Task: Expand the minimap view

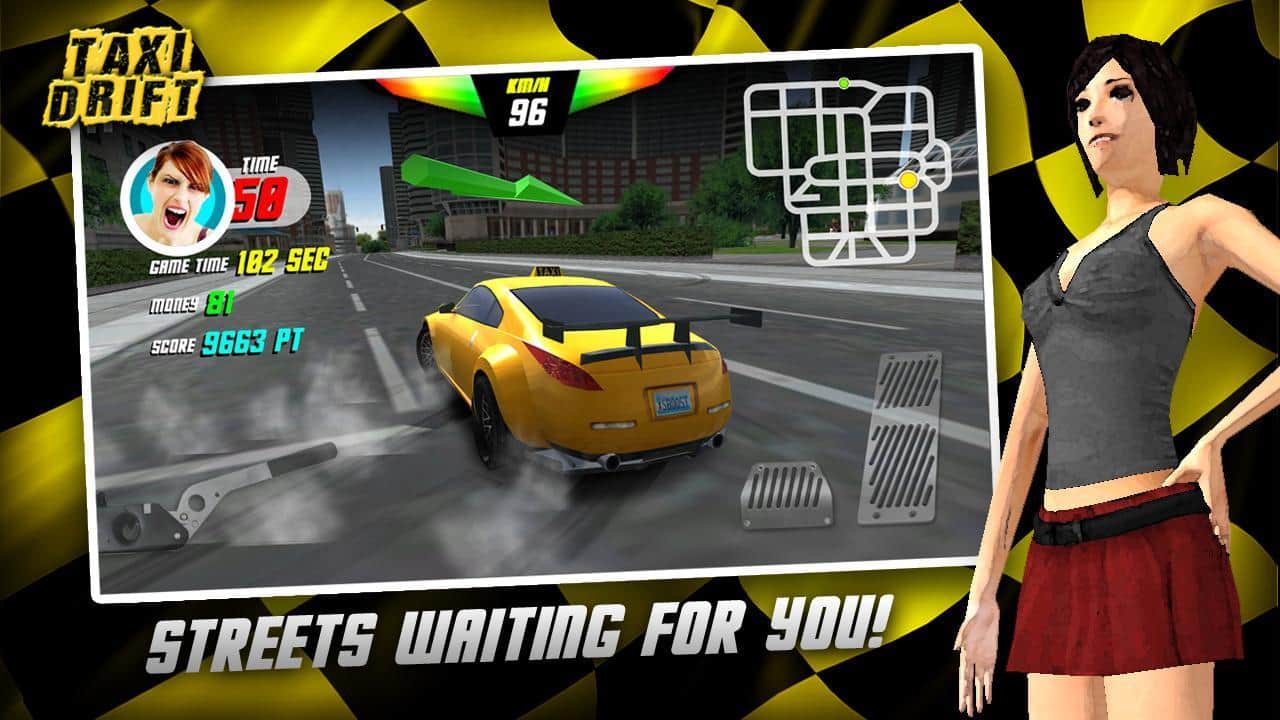Action: [848, 165]
